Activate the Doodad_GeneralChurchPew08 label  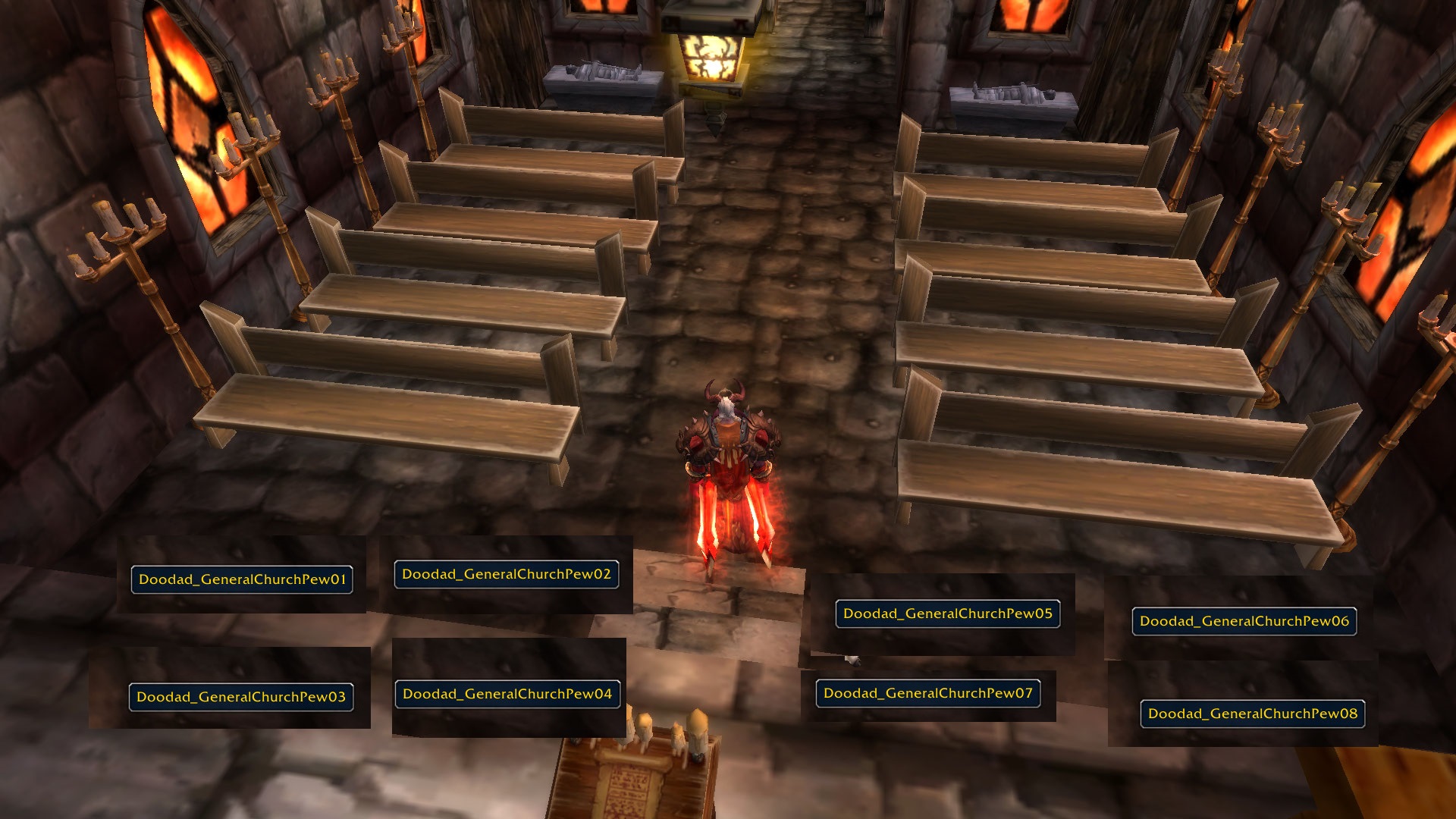[1253, 714]
